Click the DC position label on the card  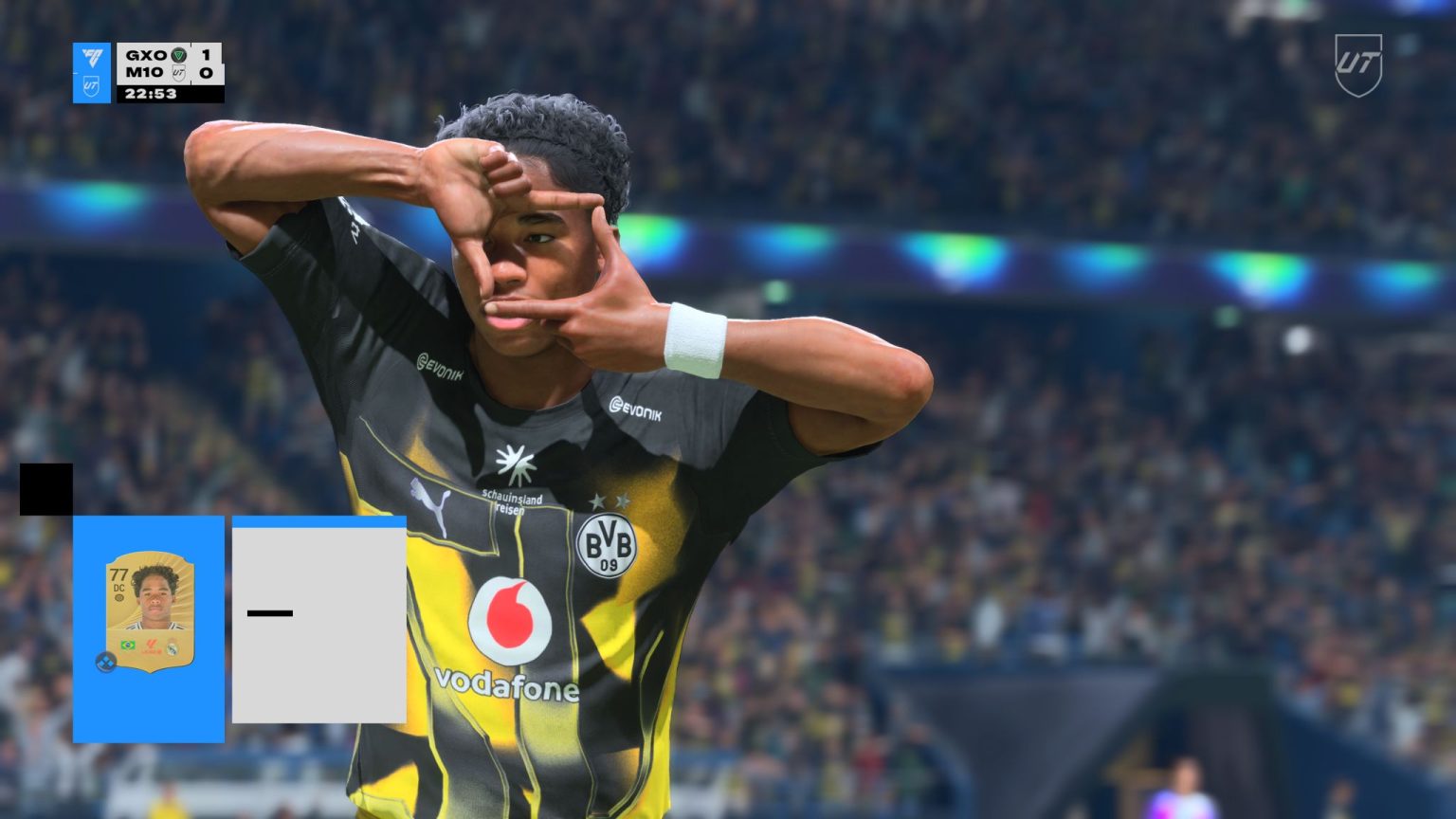coord(118,589)
